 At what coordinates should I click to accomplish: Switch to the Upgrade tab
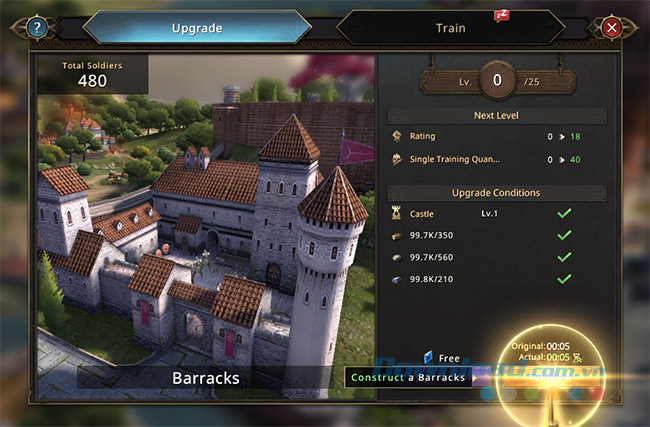tap(196, 27)
